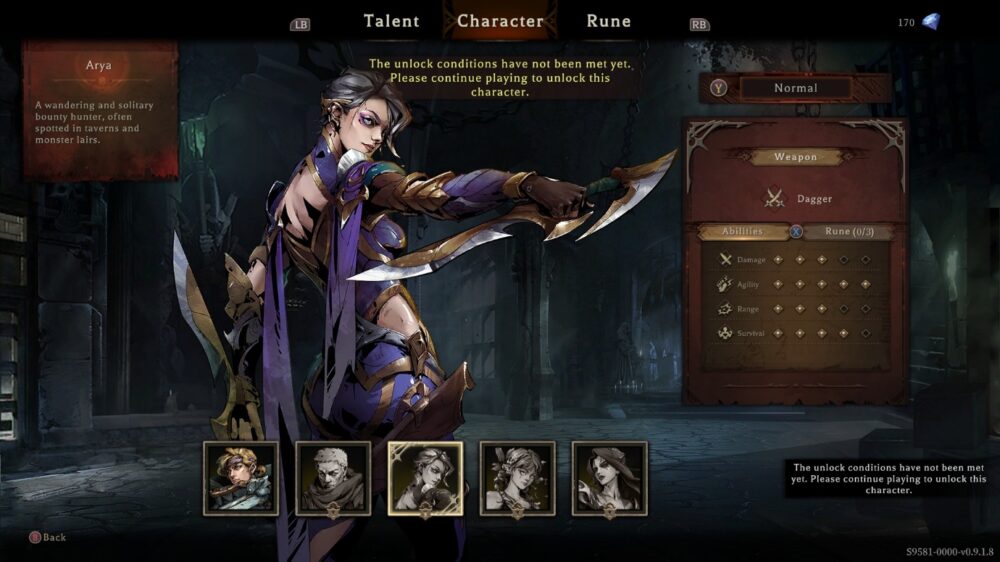Go back to the previous screen

coord(48,538)
